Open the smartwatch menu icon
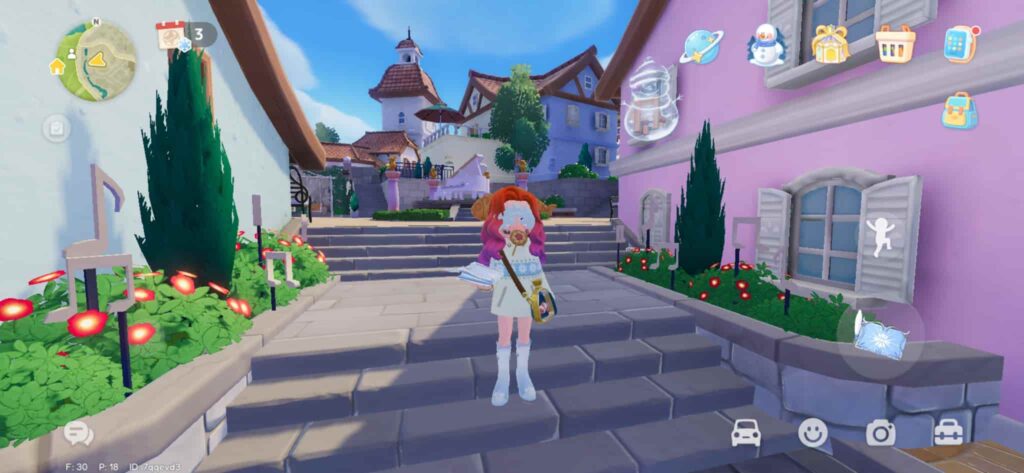The image size is (1024, 473). [960, 45]
